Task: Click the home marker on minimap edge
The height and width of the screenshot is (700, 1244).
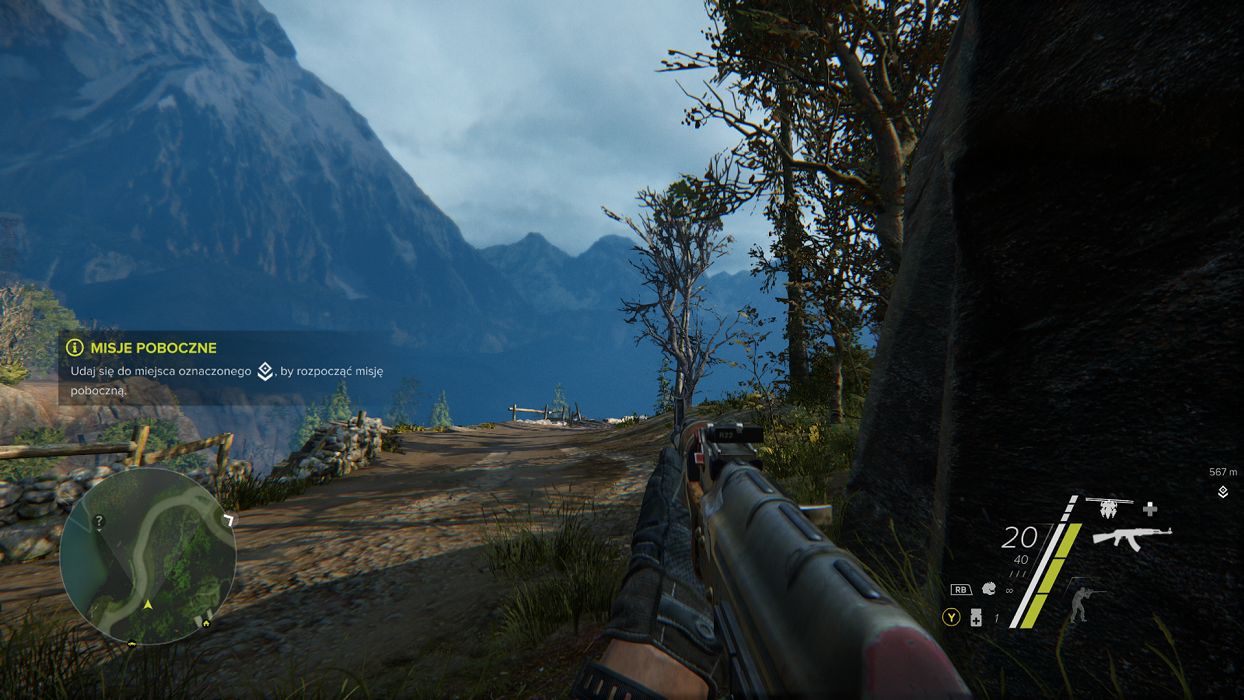Action: click(x=207, y=622)
